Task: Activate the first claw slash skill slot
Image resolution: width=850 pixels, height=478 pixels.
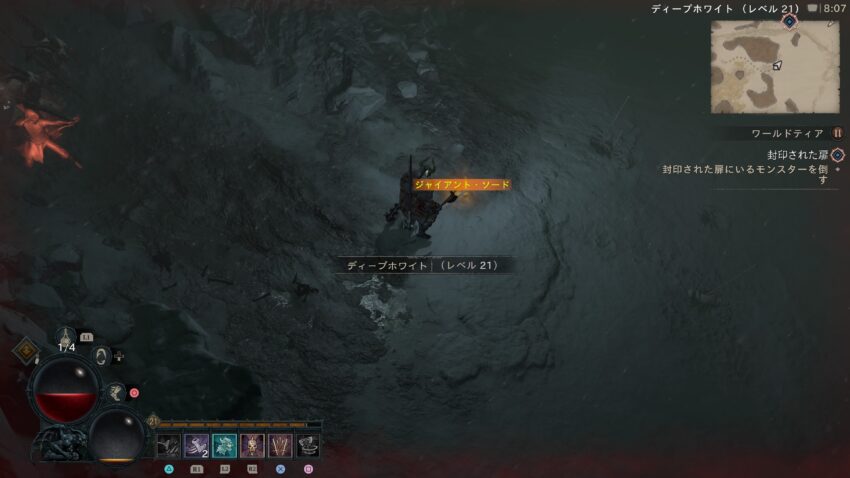Action: pyautogui.click(x=168, y=446)
